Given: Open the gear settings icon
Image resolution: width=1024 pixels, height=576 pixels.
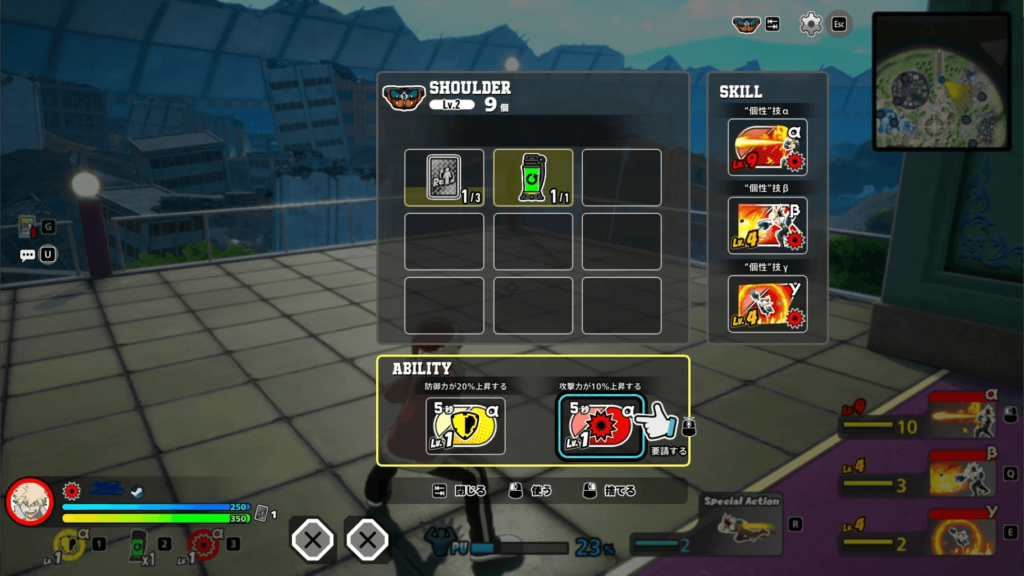Looking at the screenshot, I should pyautogui.click(x=811, y=24).
